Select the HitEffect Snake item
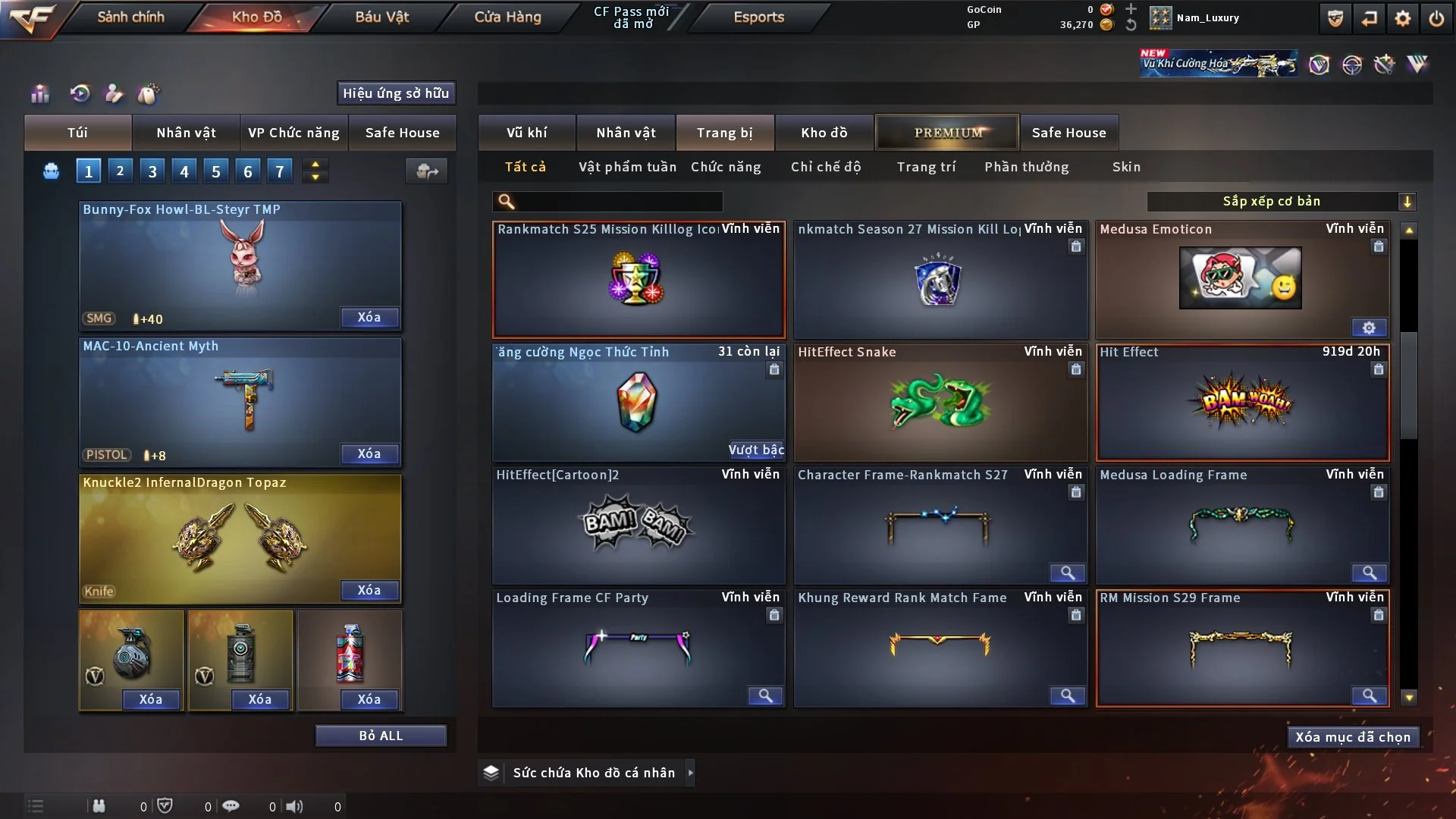The height and width of the screenshot is (819, 1456). [x=940, y=403]
